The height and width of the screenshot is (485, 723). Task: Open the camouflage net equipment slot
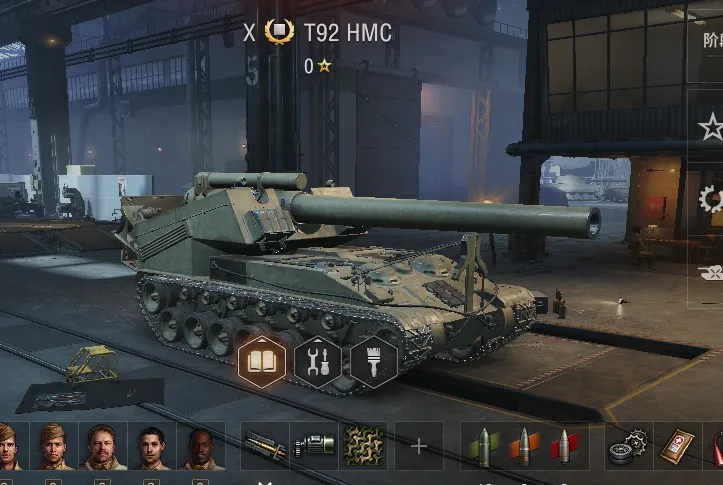[x=365, y=446]
